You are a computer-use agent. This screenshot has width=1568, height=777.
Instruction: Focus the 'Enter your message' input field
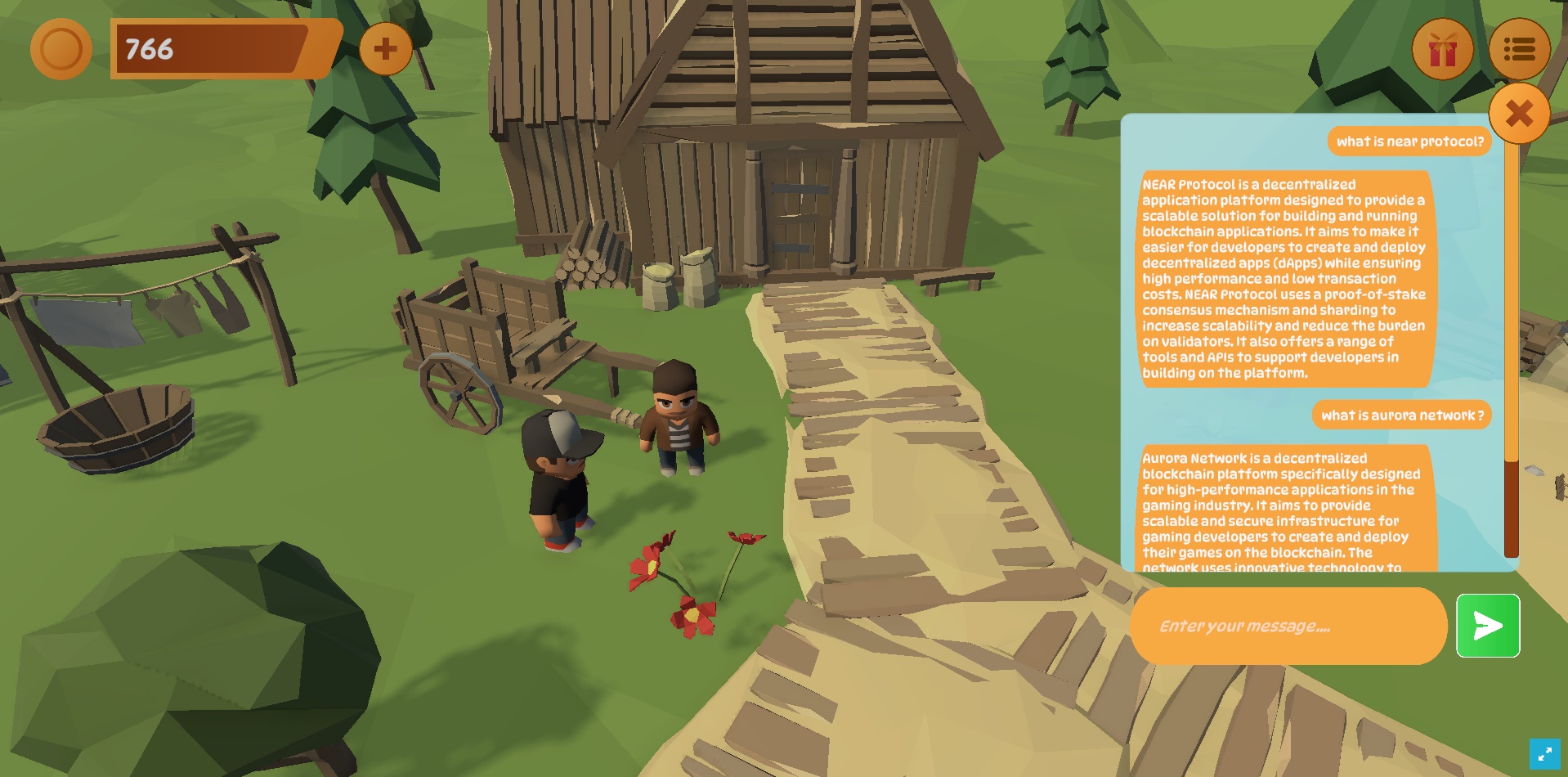point(1288,627)
